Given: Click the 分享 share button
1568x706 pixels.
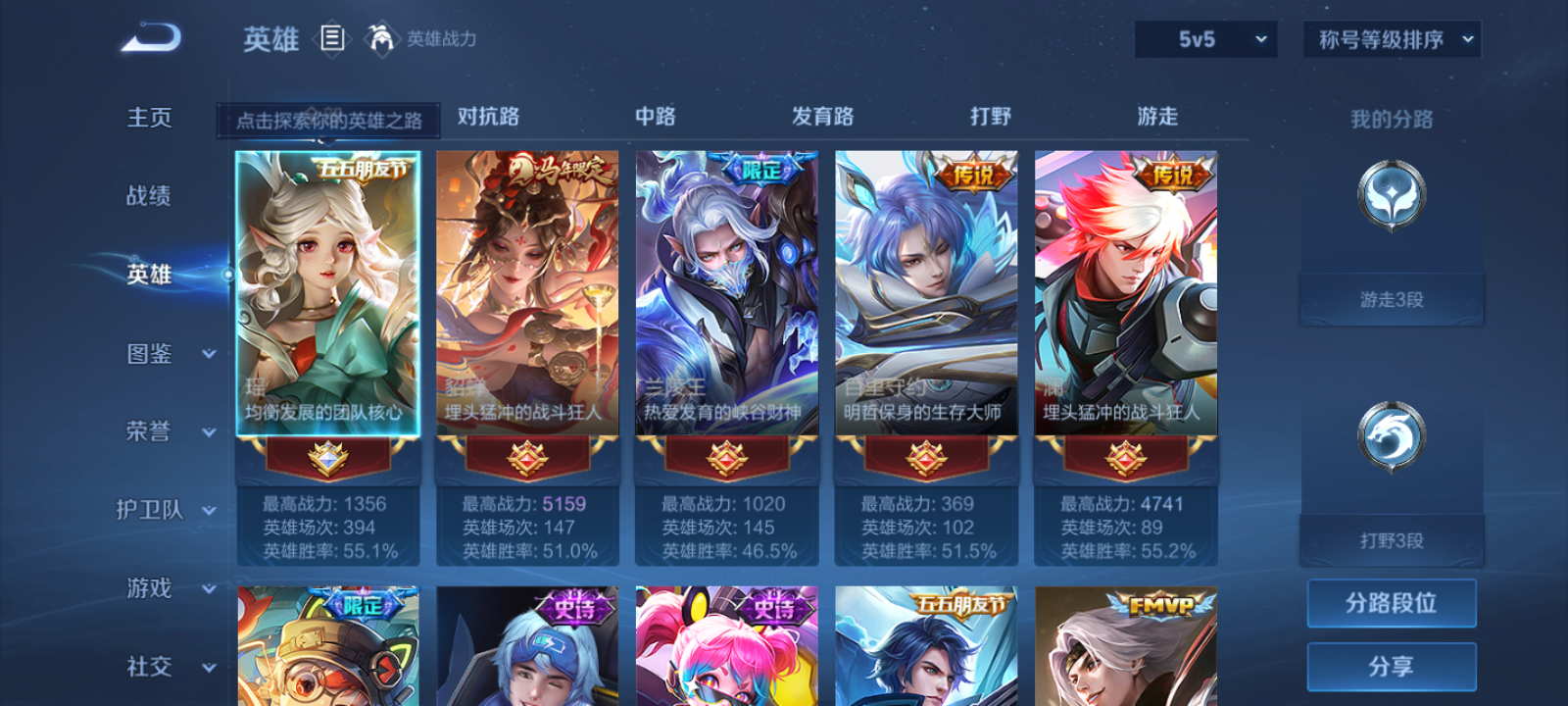Looking at the screenshot, I should point(1392,665).
